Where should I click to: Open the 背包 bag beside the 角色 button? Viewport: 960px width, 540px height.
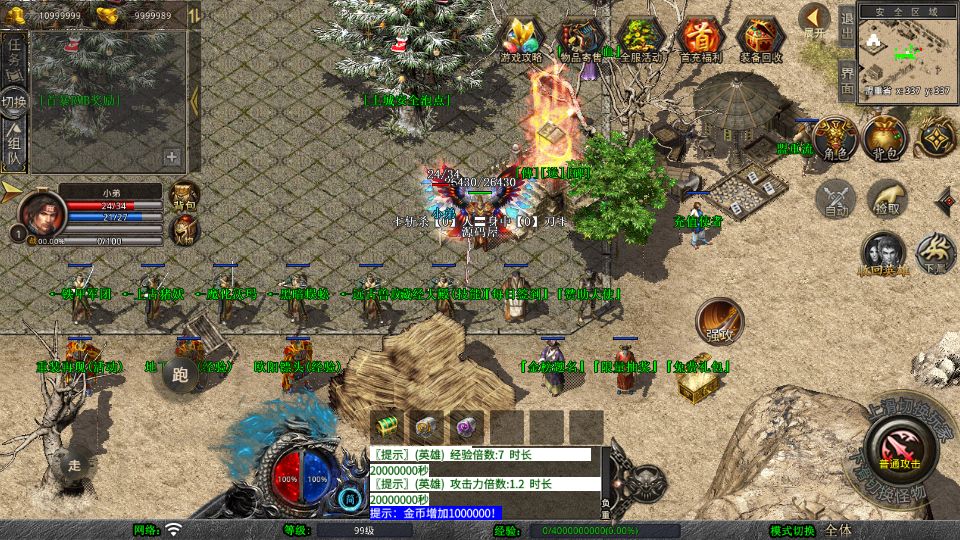[885, 138]
